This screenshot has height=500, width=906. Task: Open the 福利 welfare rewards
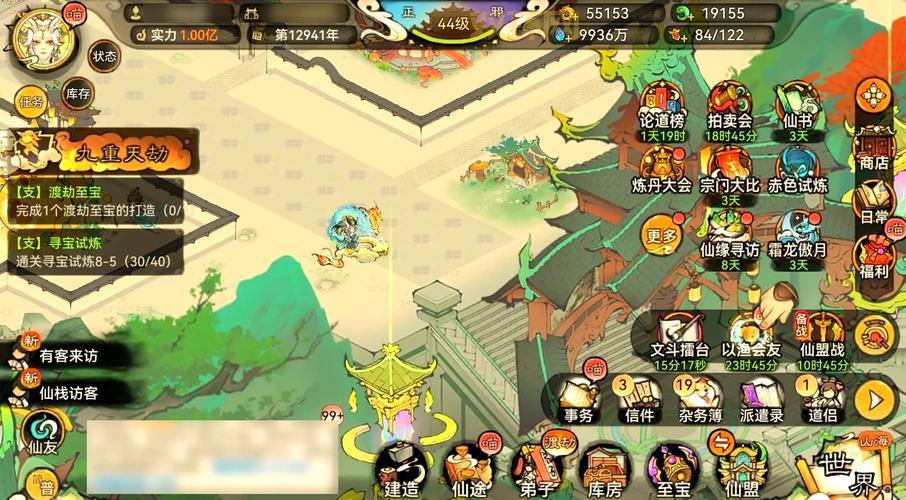874,257
